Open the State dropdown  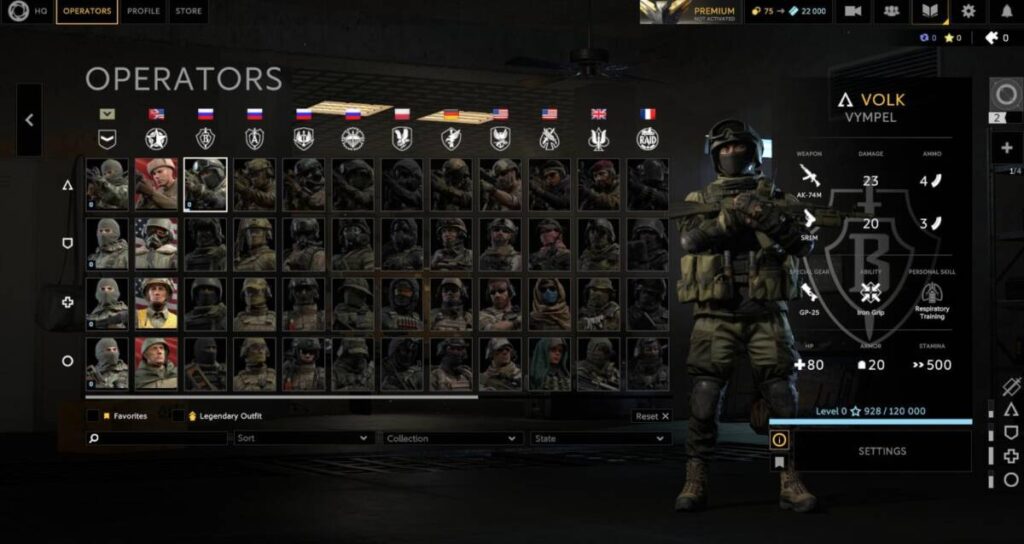[600, 438]
